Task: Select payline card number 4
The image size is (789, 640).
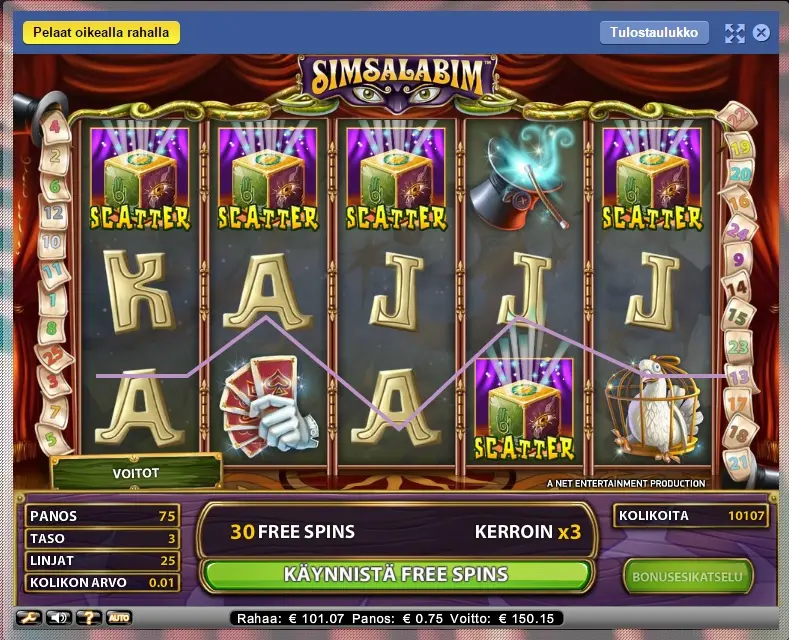Action: coord(54,127)
